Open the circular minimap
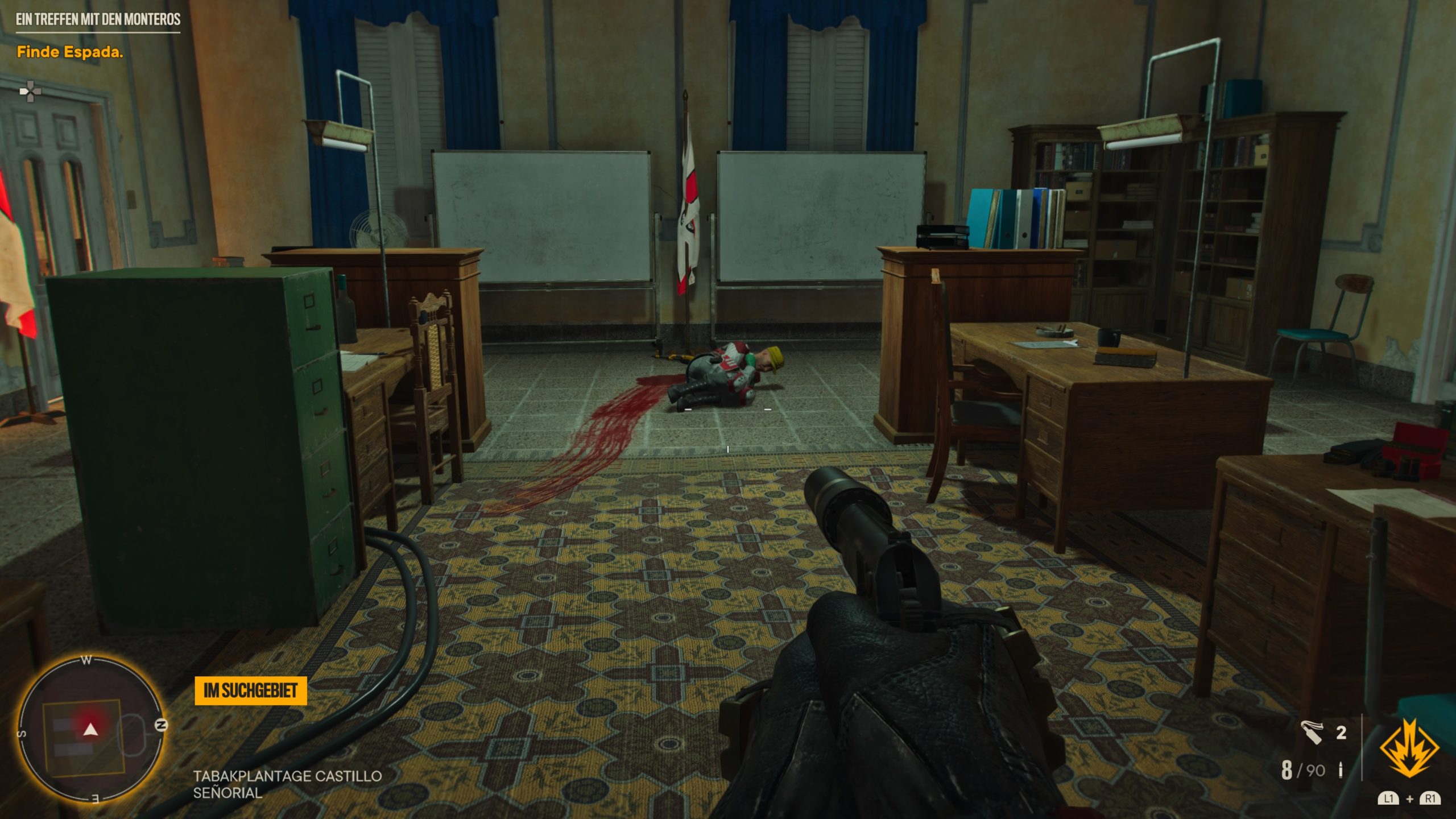Image resolution: width=1456 pixels, height=819 pixels. (91, 730)
